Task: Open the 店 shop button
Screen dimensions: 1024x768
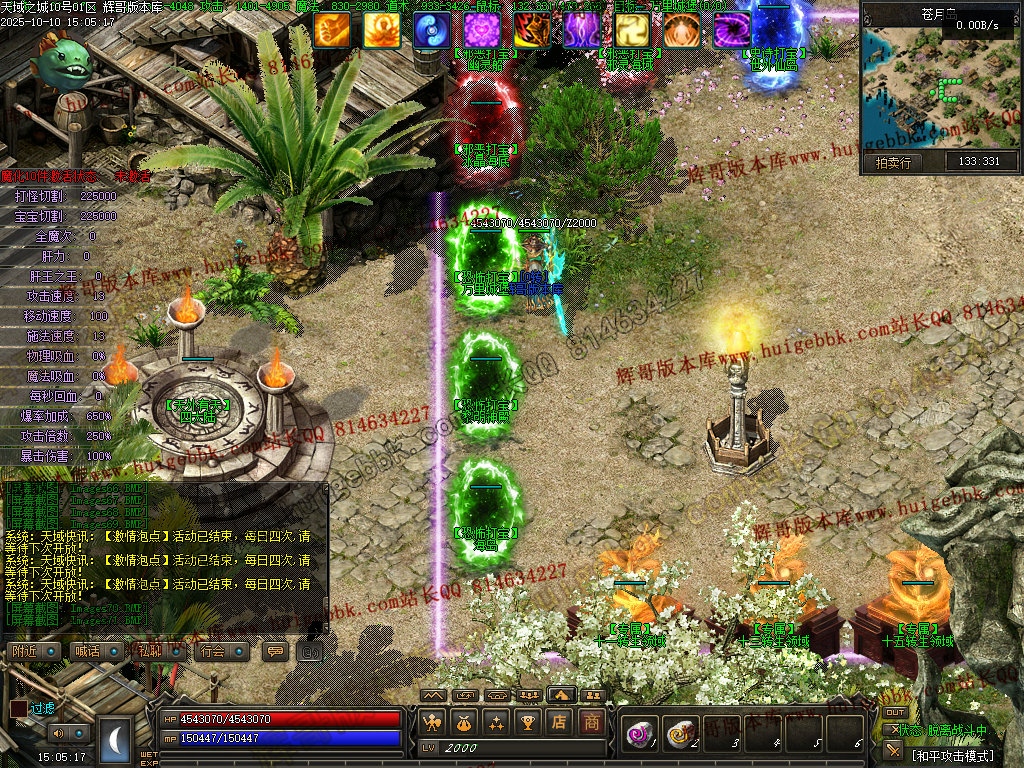Action: (560, 721)
